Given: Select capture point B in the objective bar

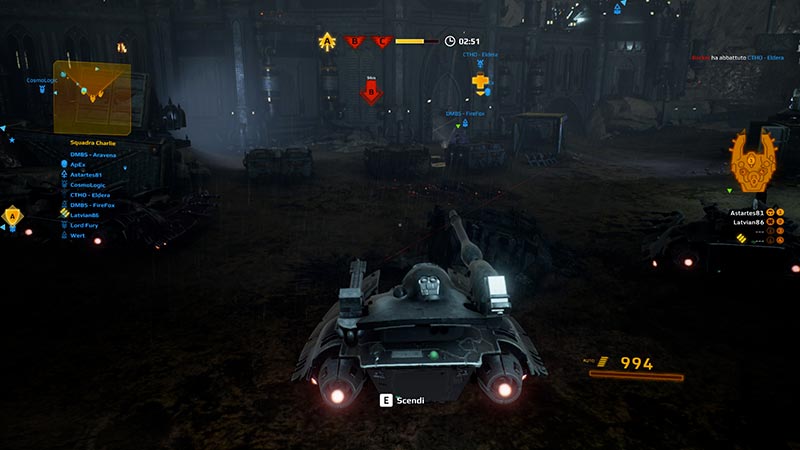Looking at the screenshot, I should [354, 41].
